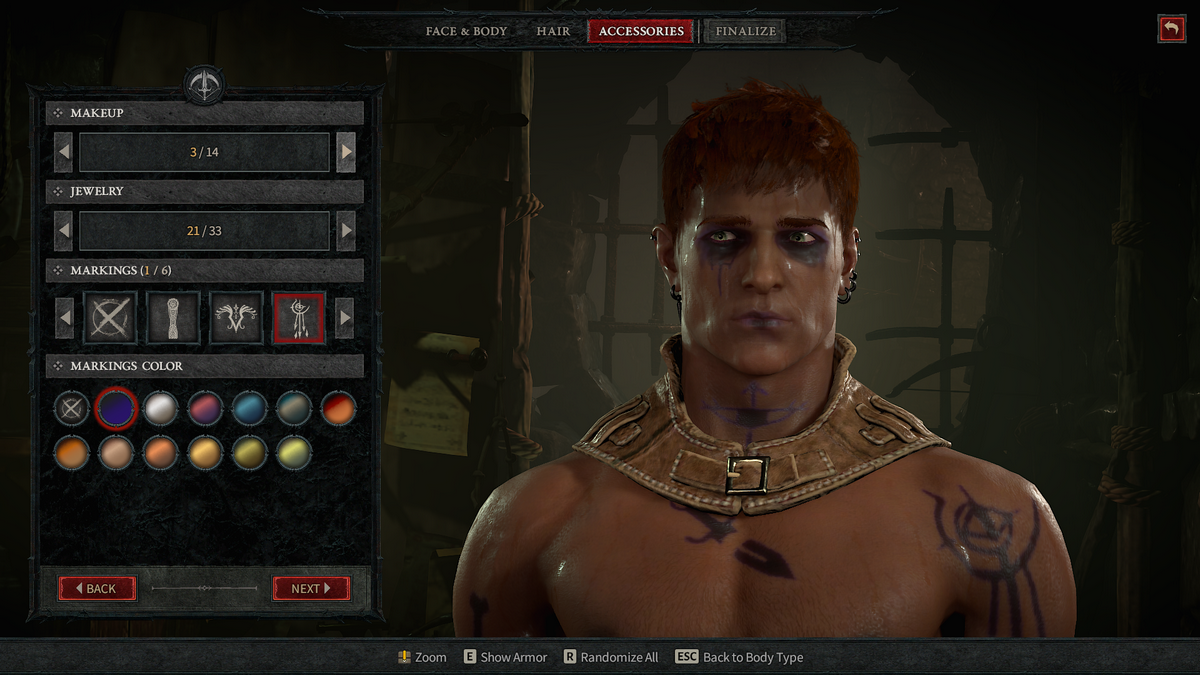Viewport: 1200px width, 675px height.
Task: Click the Back button
Action: 98,588
